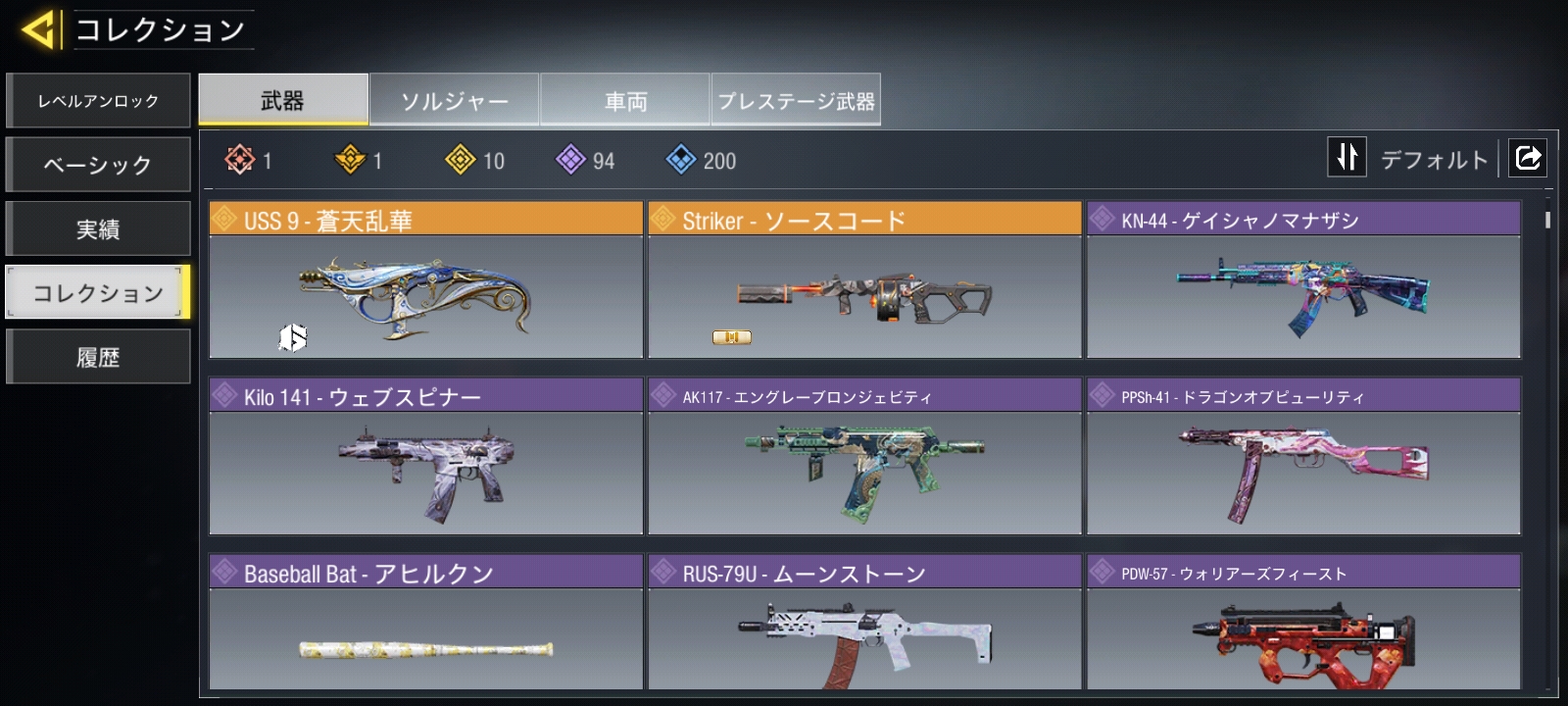Select the ベーシック menu entry
This screenshot has width=1568, height=706.
98,165
